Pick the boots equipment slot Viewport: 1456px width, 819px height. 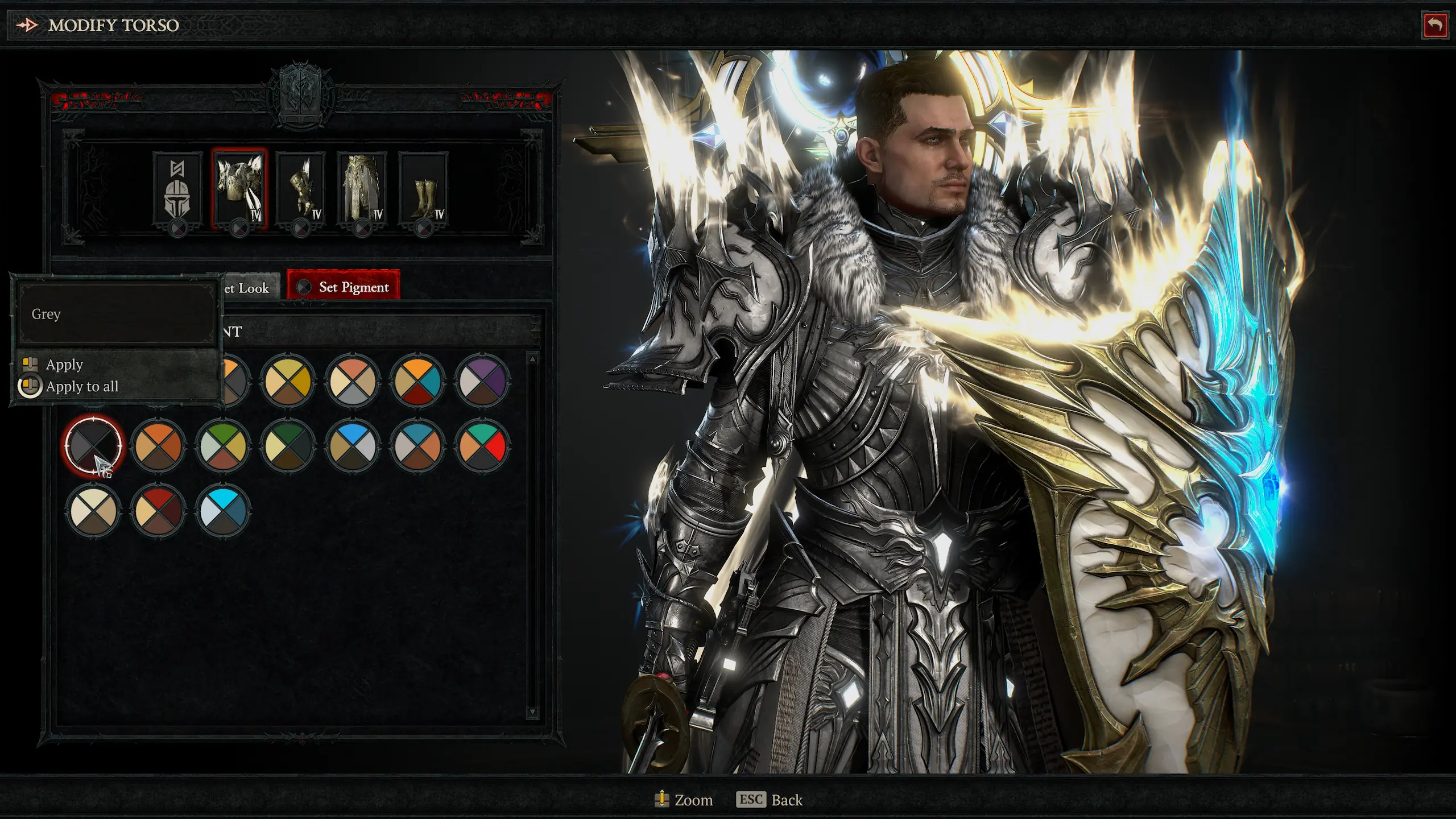pyautogui.click(x=423, y=191)
